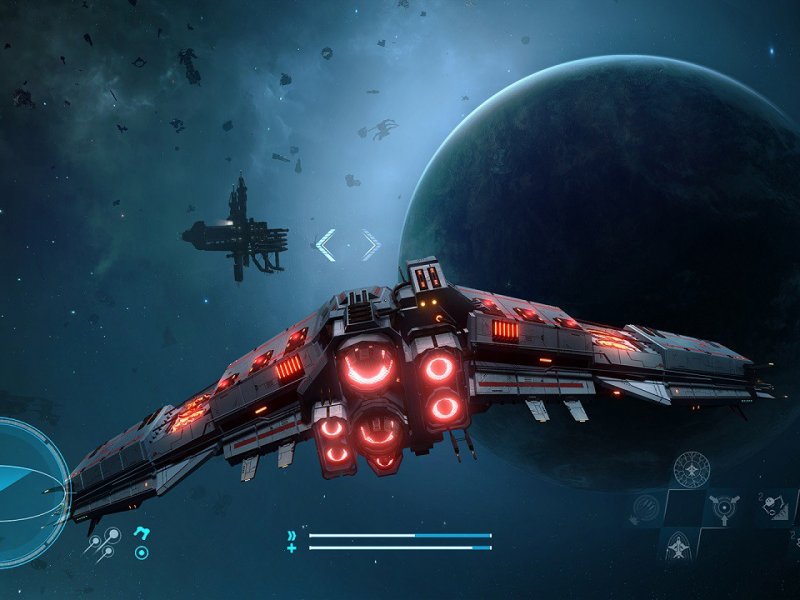Image resolution: width=800 pixels, height=600 pixels.
Task: Select the ship in arch ability icon
Action: (676, 545)
